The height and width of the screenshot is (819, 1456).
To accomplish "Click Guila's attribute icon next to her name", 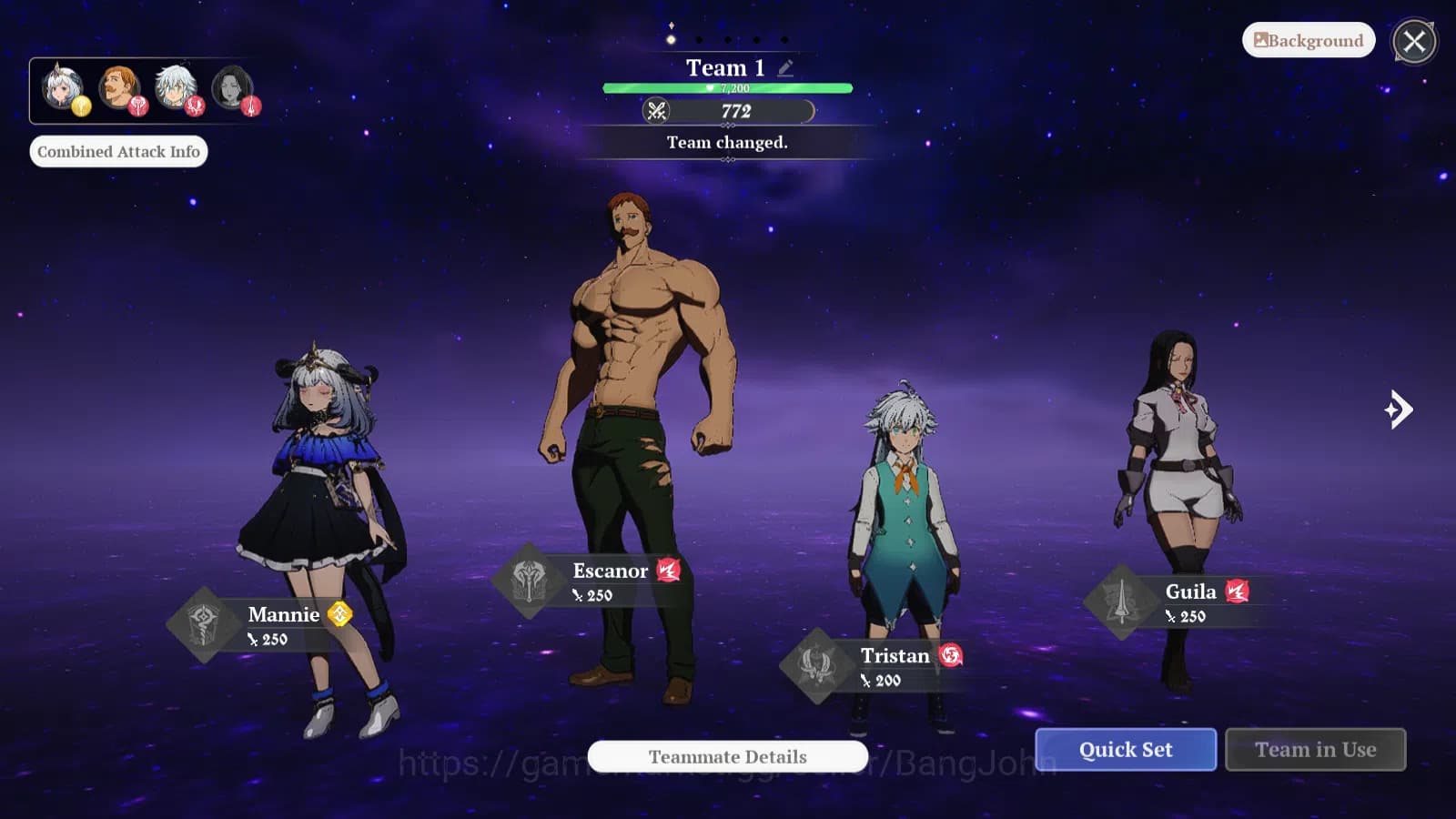I will click(x=1239, y=591).
